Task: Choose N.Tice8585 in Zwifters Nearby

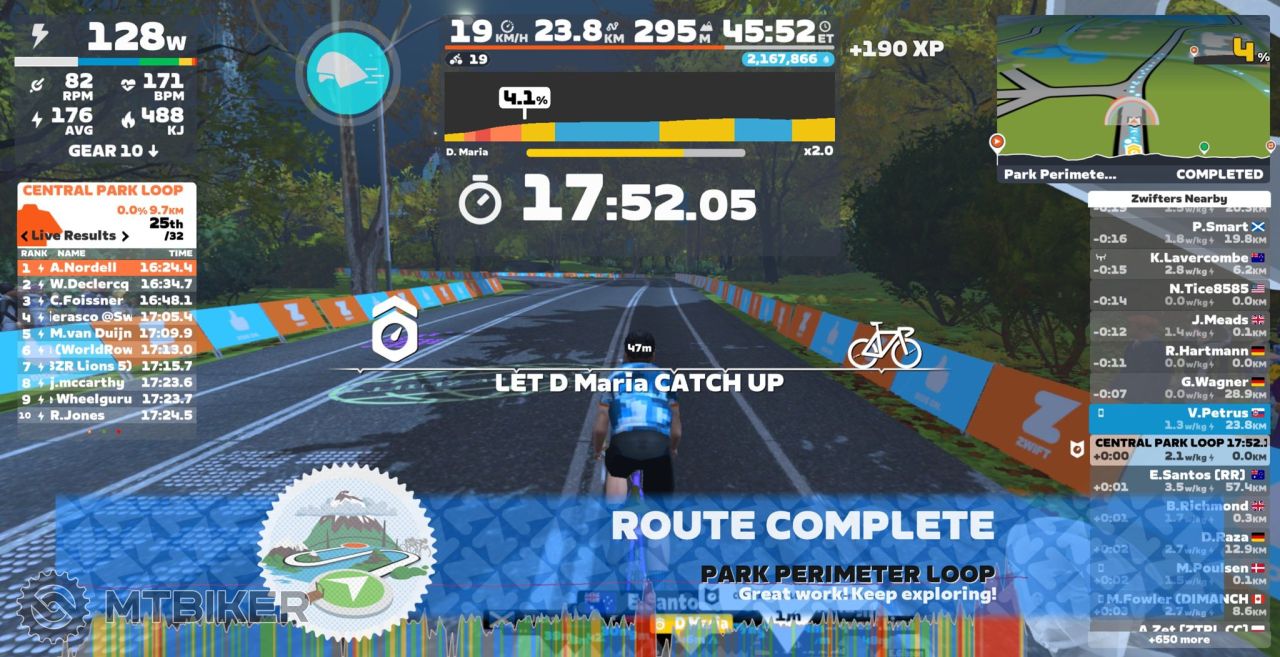Action: point(1180,295)
